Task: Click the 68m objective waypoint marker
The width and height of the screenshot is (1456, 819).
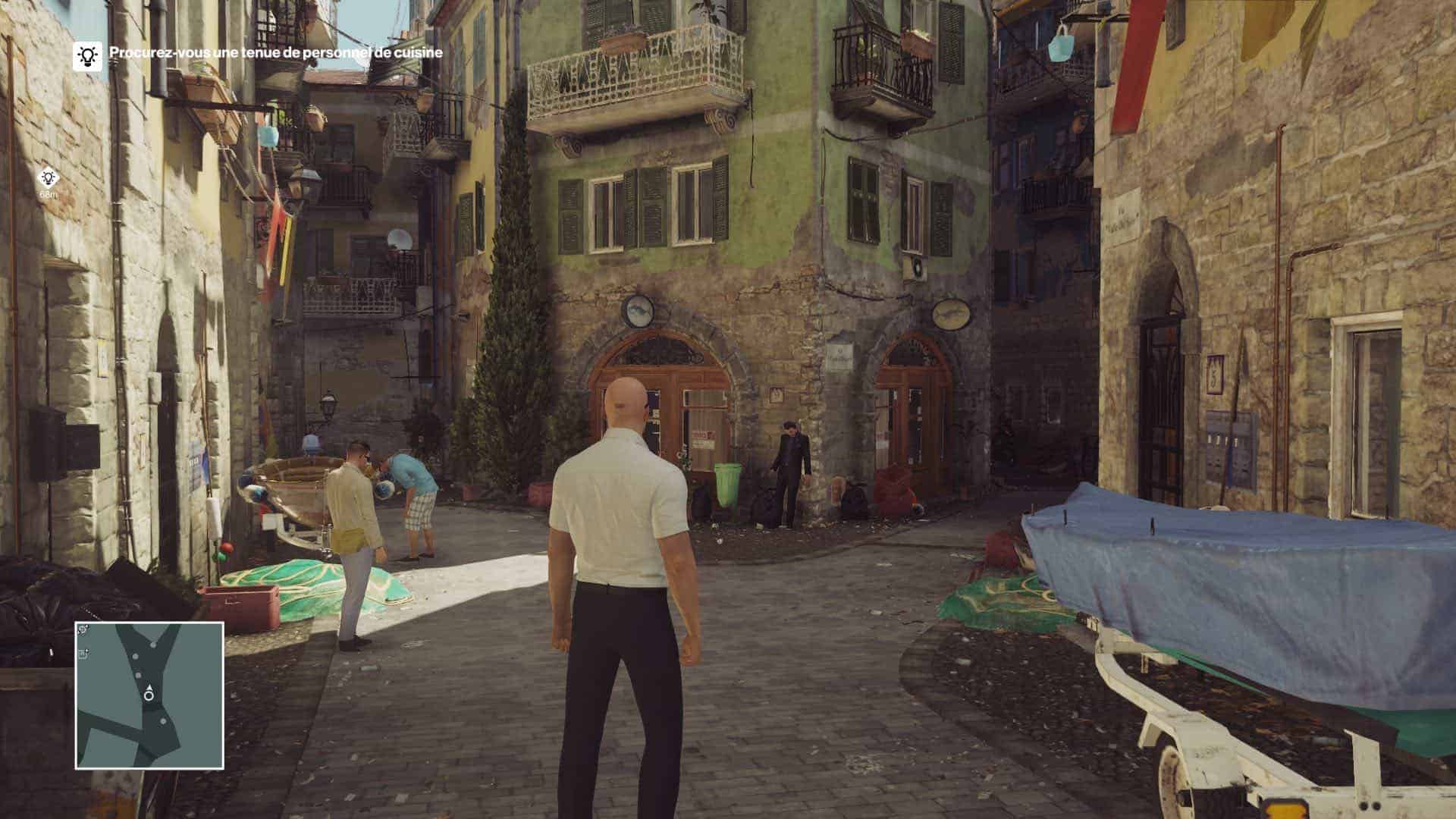Action: pos(49,178)
